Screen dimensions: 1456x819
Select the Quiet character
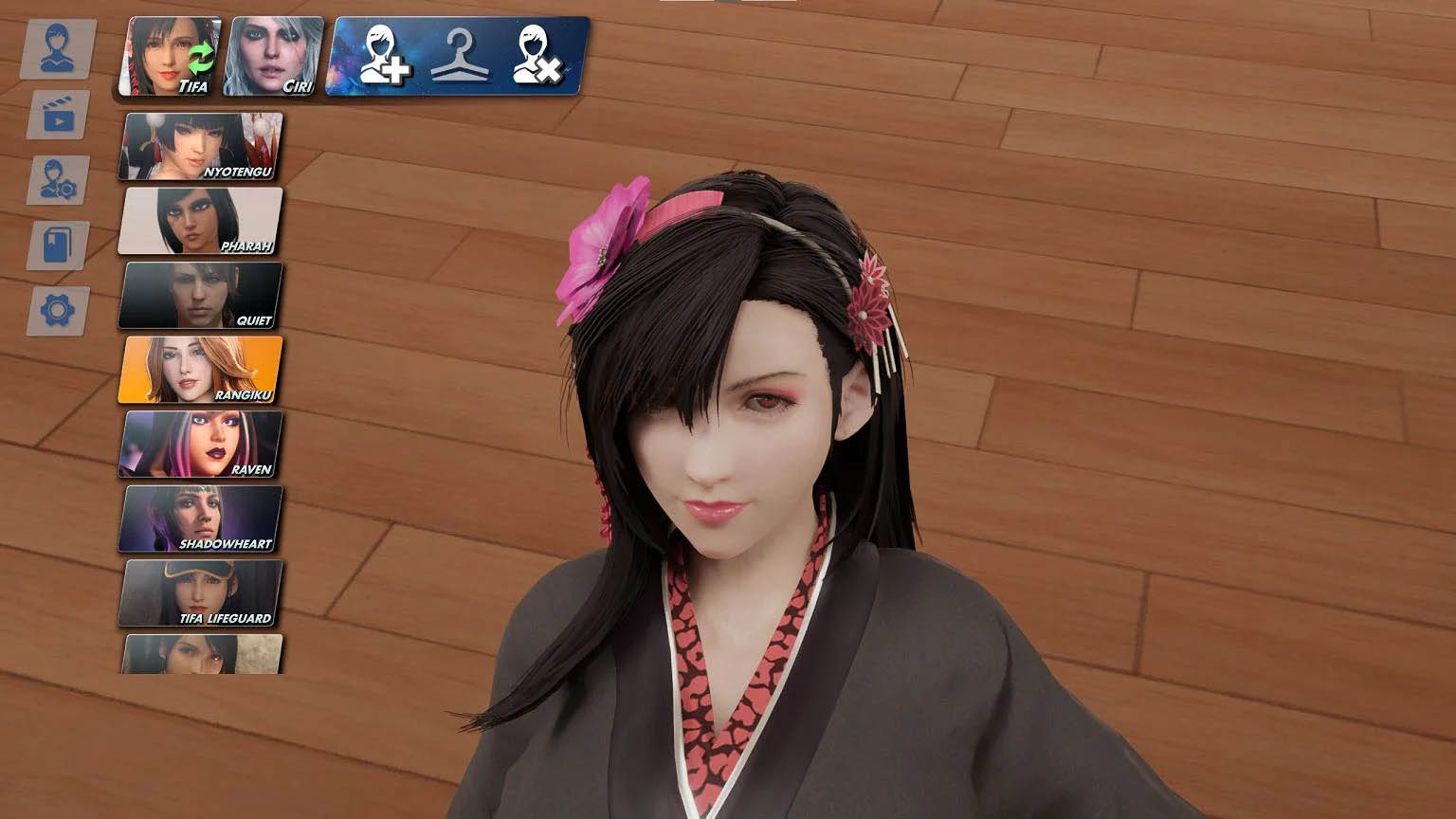(x=199, y=295)
